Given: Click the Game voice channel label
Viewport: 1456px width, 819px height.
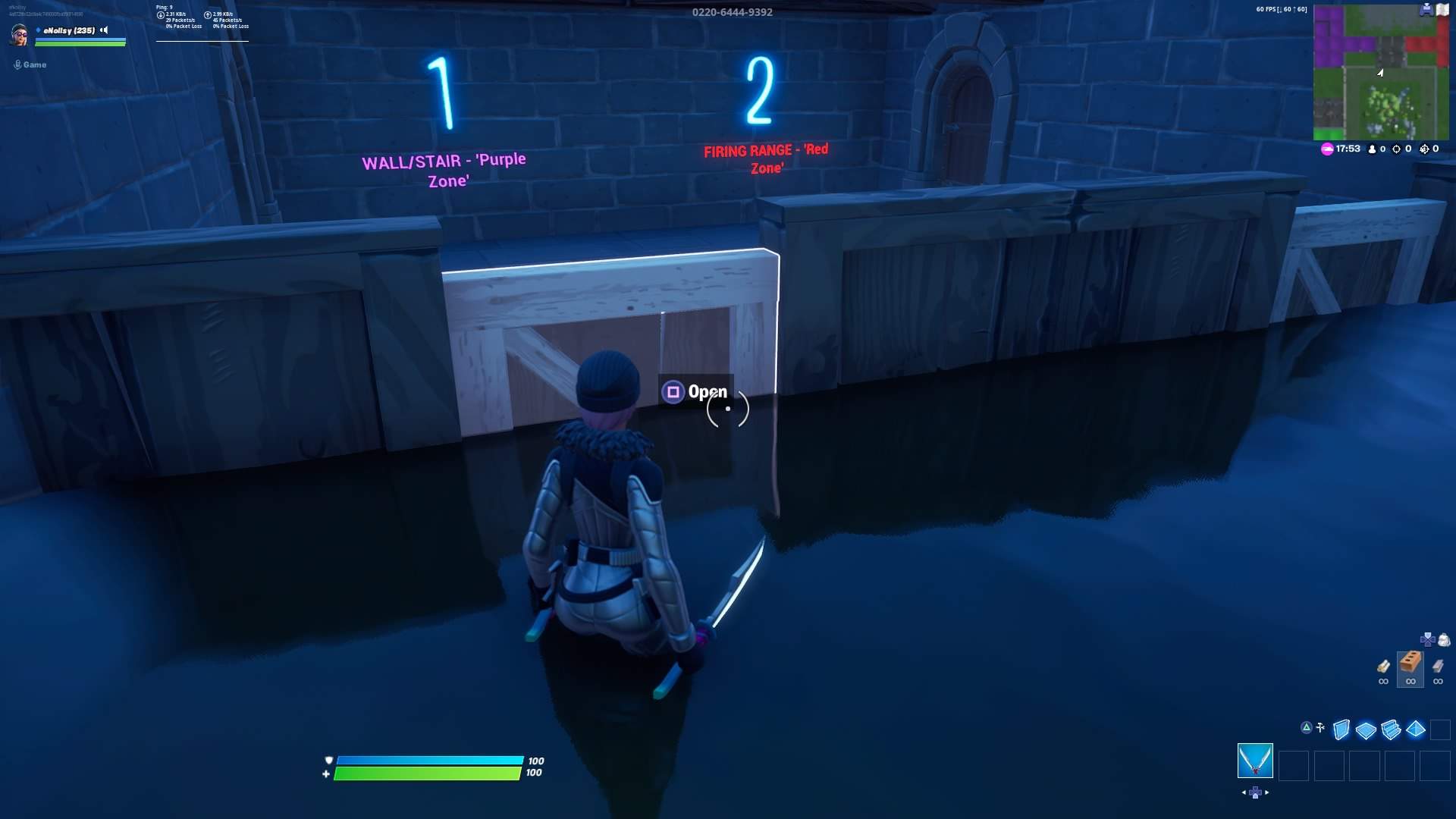Looking at the screenshot, I should click(x=34, y=64).
